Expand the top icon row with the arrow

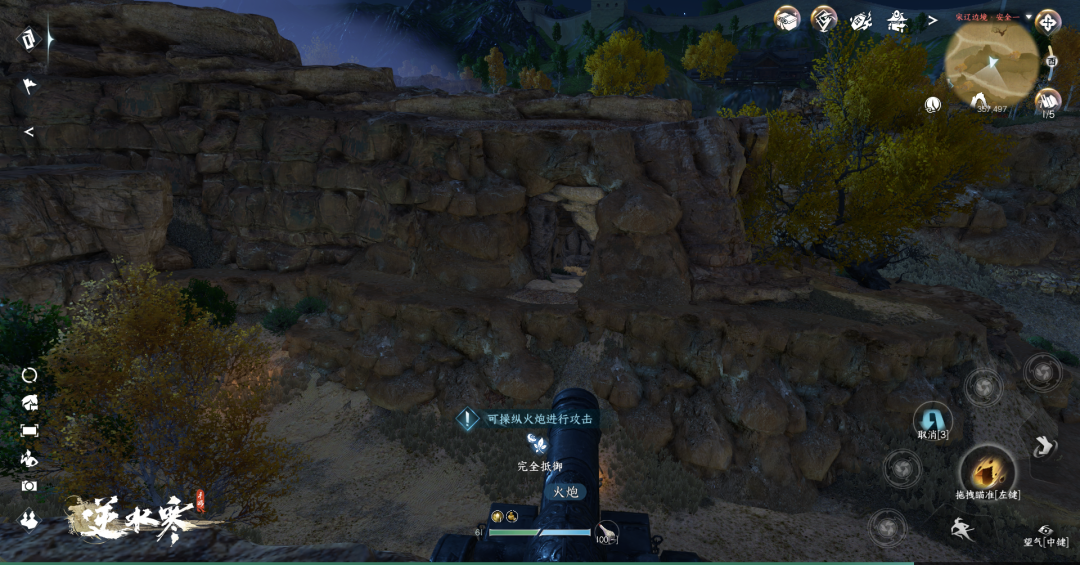932,20
